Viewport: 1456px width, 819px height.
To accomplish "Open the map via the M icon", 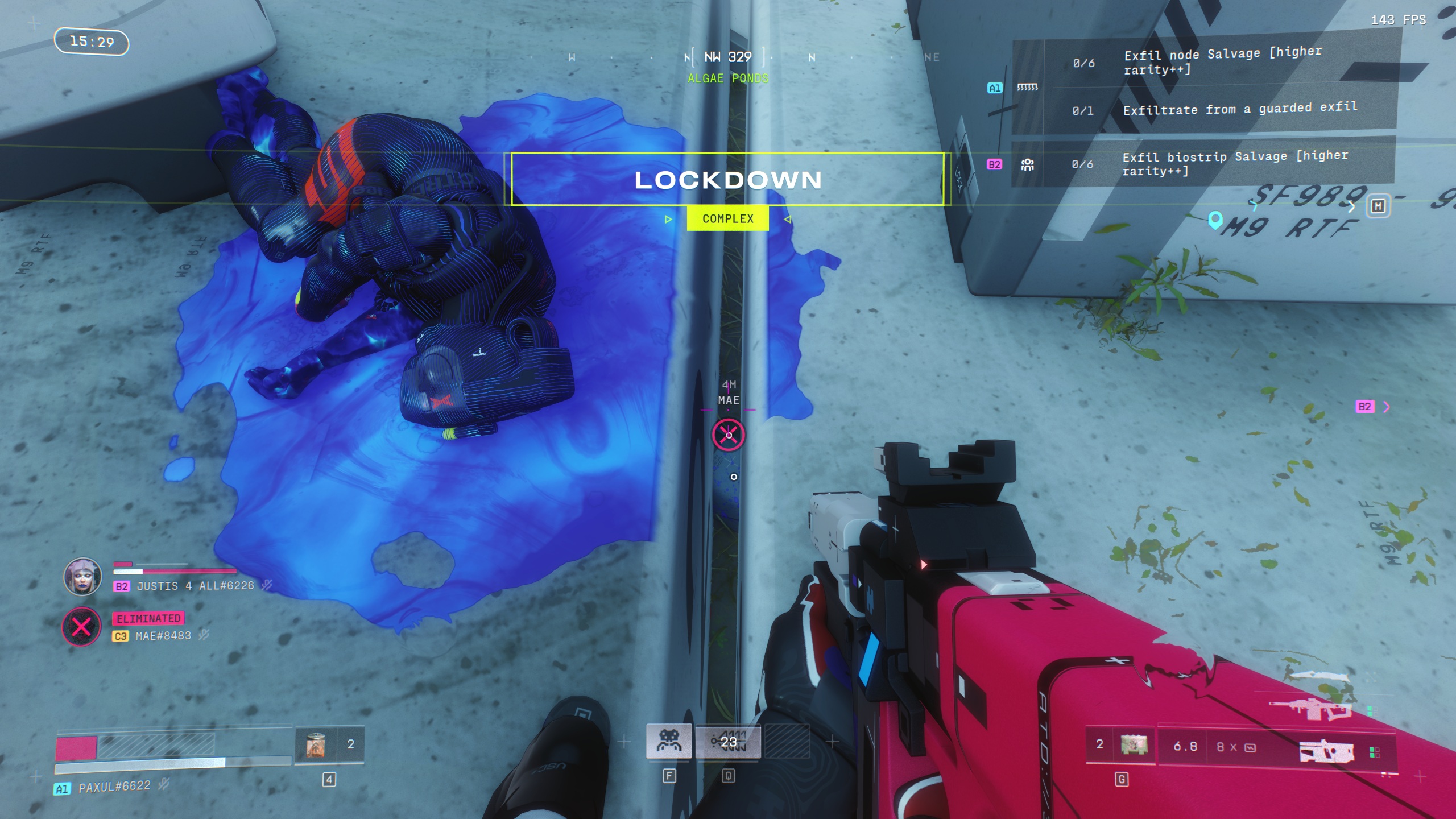I will 1378,206.
